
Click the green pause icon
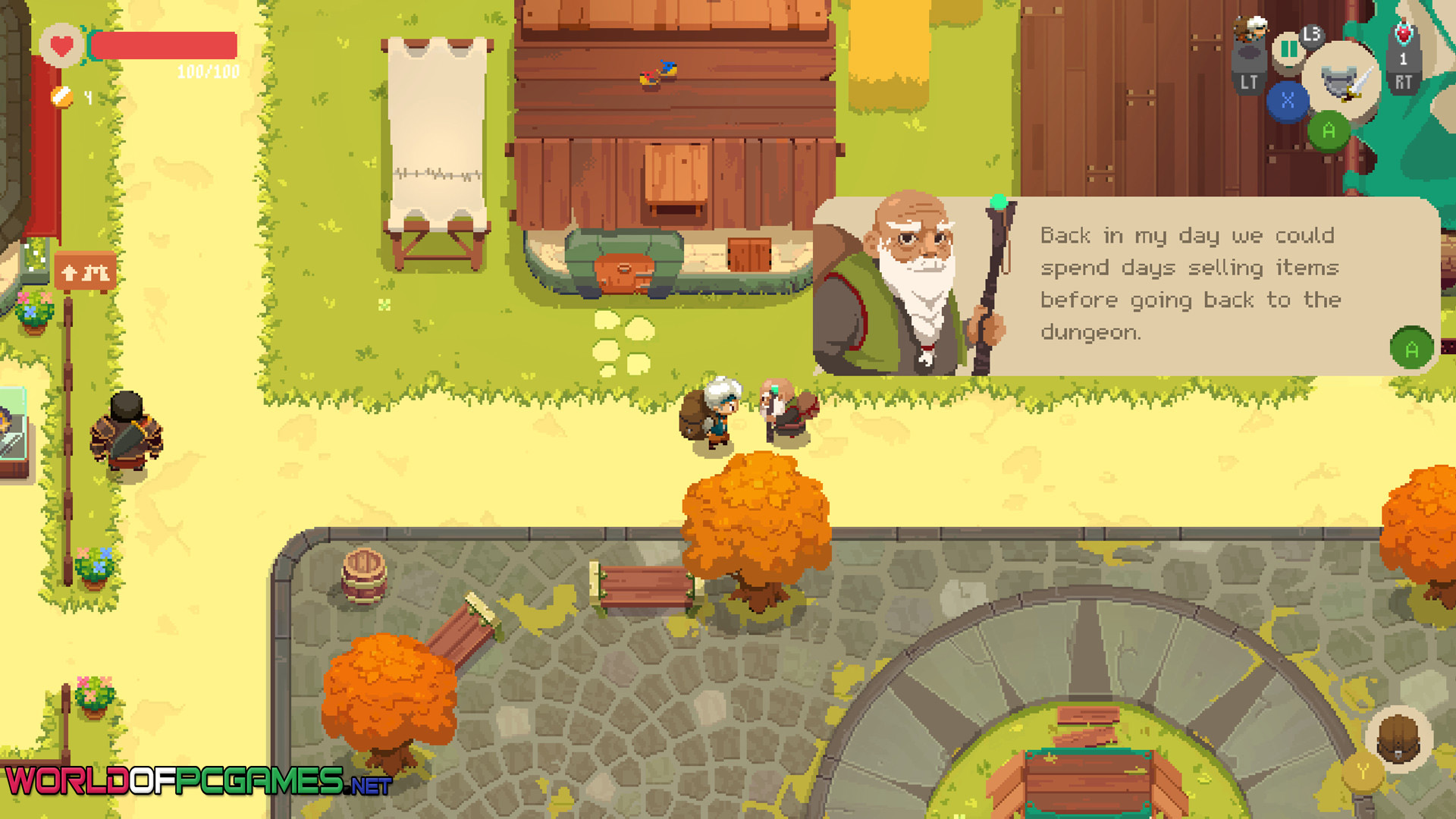coord(1288,50)
